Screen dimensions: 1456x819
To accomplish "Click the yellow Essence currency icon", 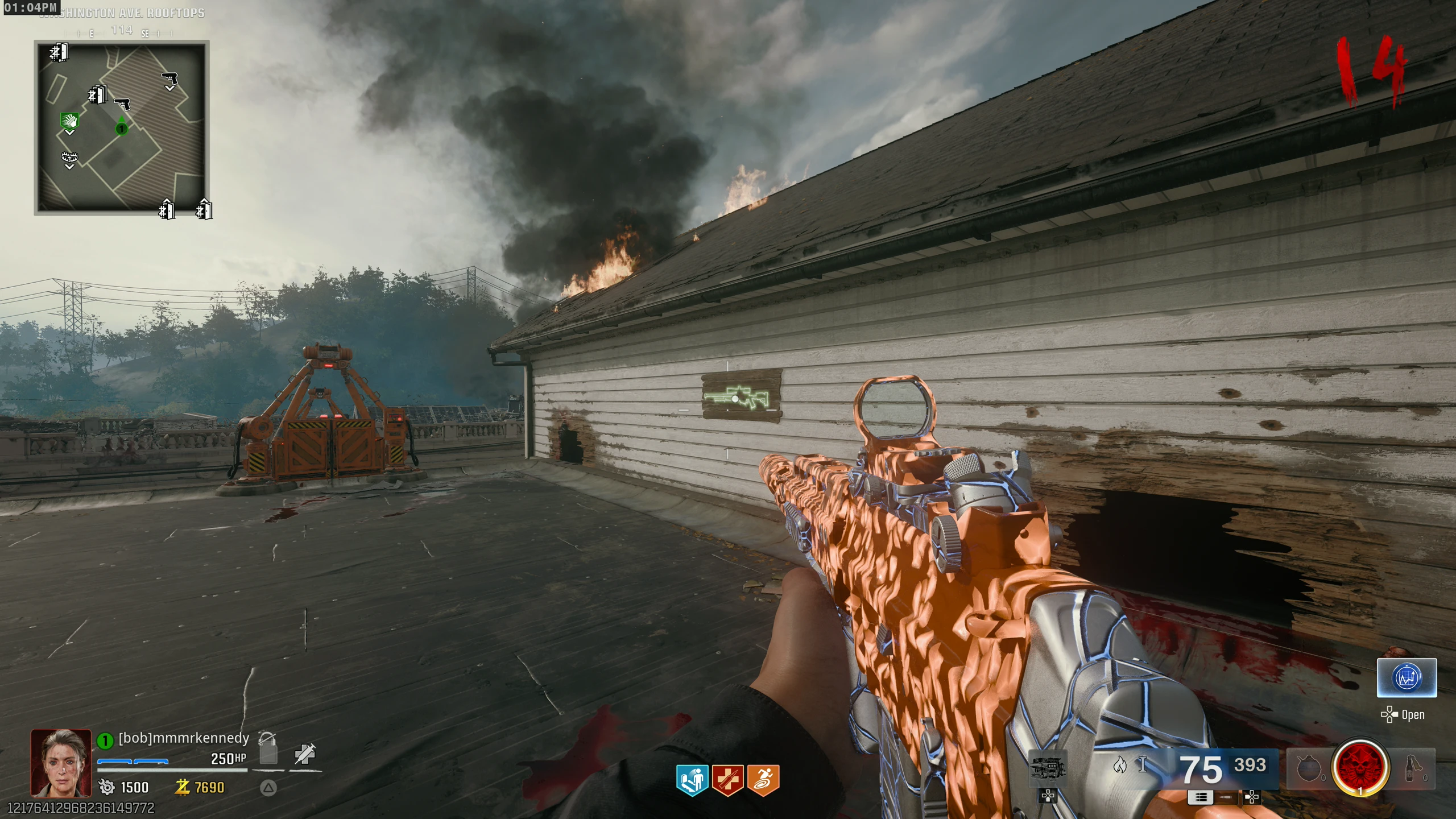I will (x=182, y=787).
